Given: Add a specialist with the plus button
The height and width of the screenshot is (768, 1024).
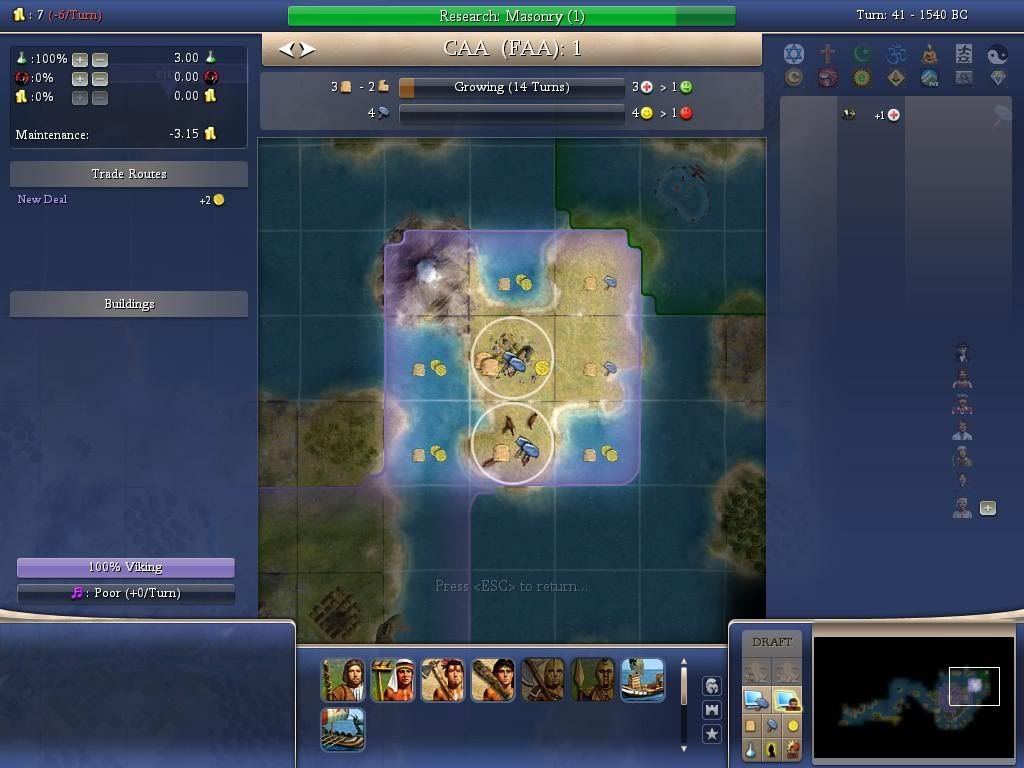Looking at the screenshot, I should (x=988, y=508).
